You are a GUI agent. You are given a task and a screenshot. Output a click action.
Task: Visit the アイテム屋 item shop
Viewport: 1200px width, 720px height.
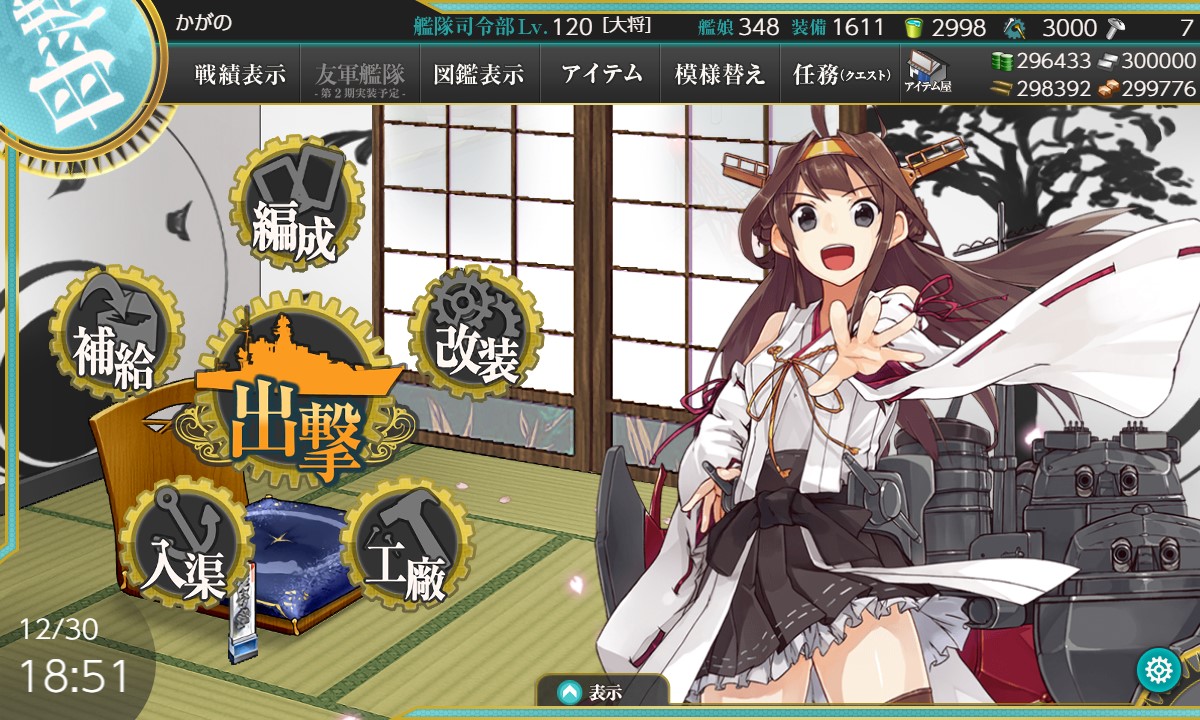(x=927, y=73)
